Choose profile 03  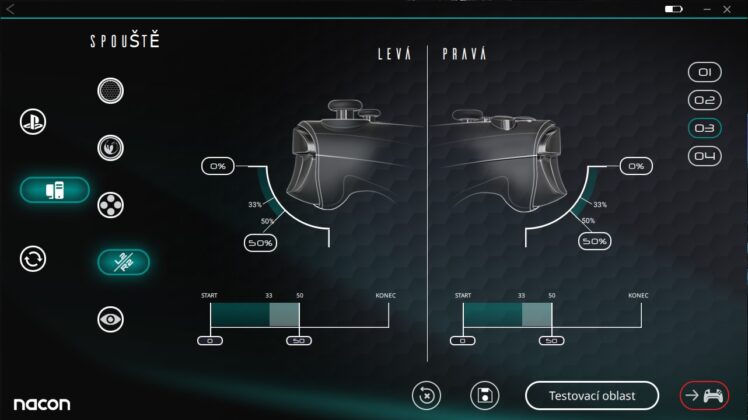click(x=704, y=128)
